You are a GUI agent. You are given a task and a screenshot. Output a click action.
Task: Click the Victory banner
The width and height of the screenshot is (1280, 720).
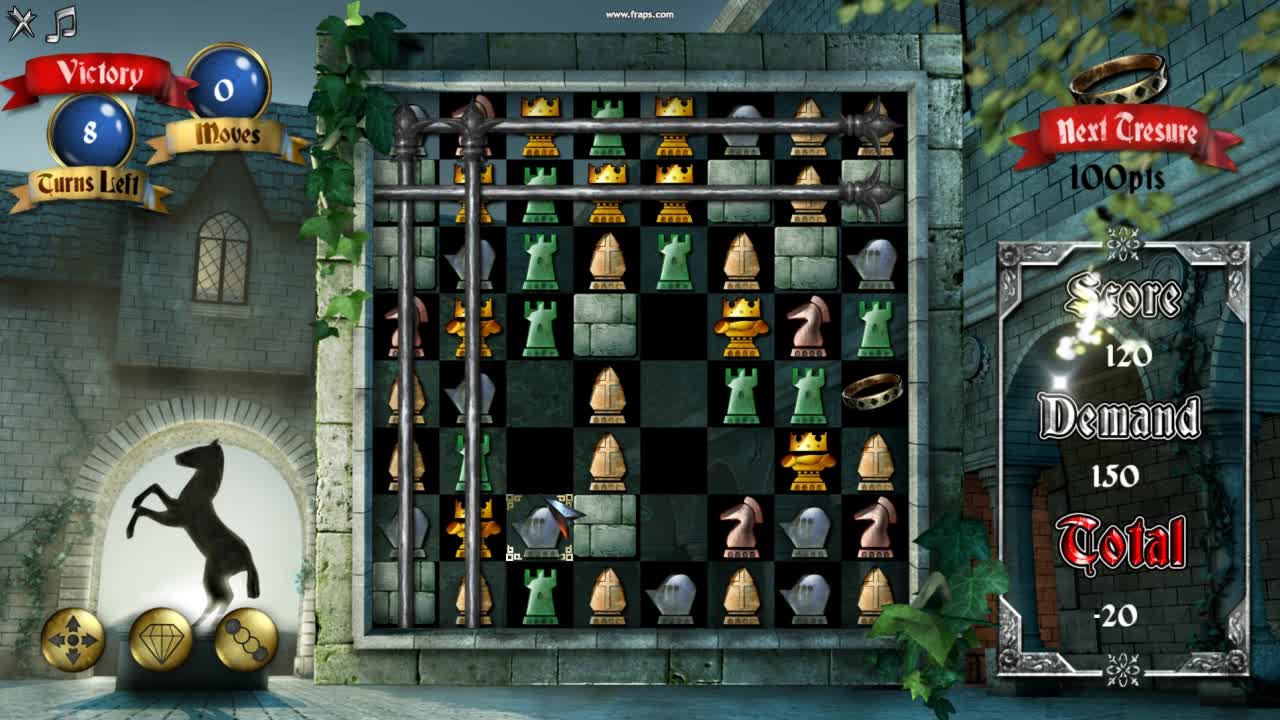(x=92, y=72)
